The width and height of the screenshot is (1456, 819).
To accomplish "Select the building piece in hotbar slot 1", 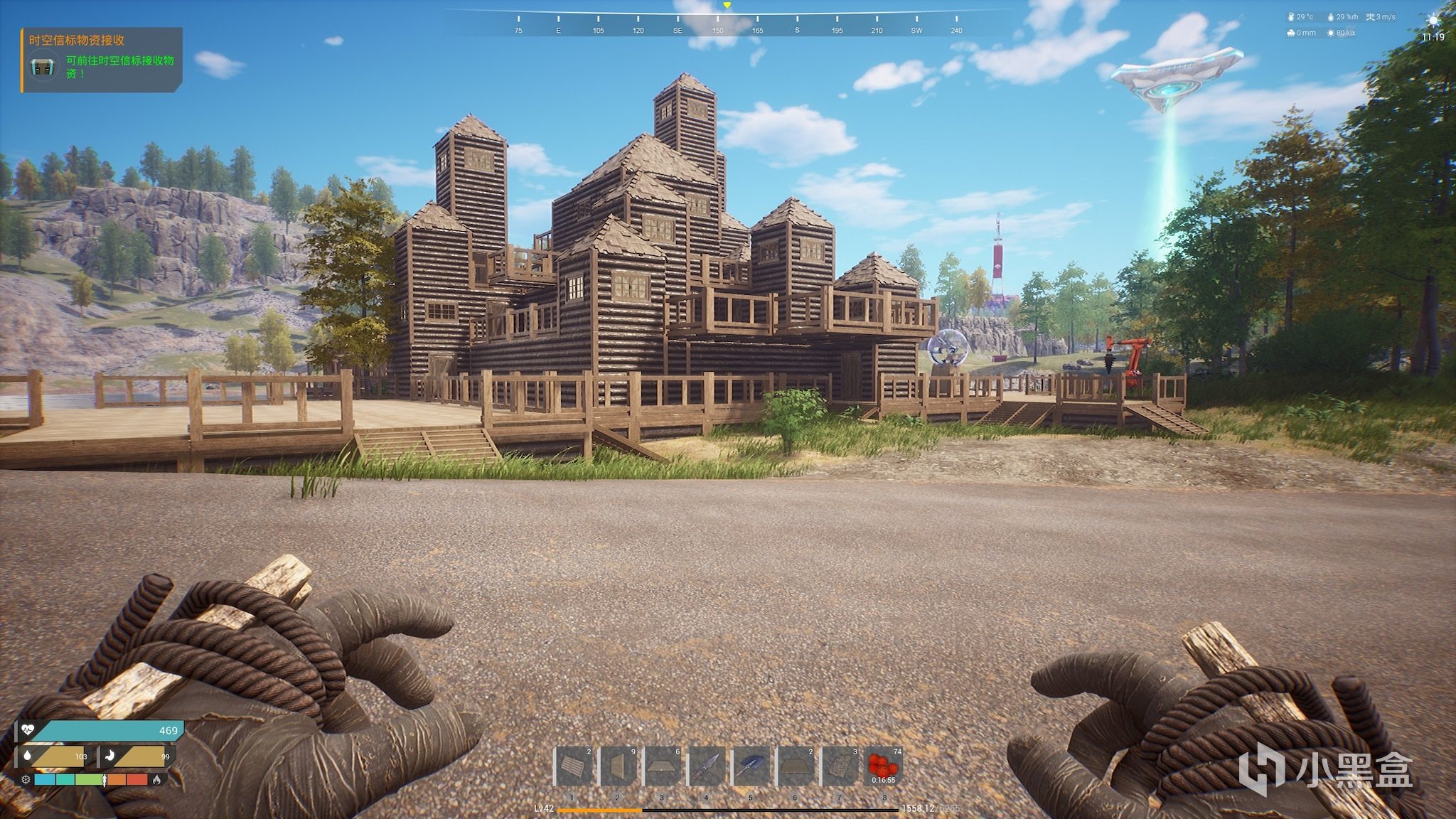I will pyautogui.click(x=573, y=766).
